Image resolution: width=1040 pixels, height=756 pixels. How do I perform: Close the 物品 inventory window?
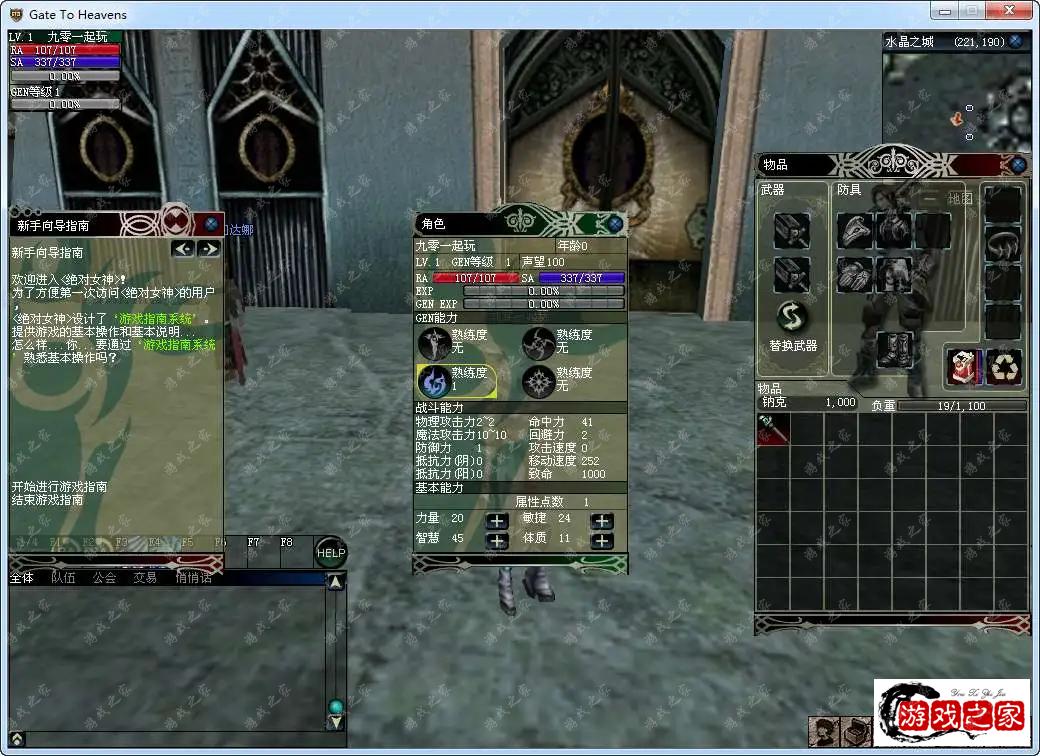tap(1018, 165)
